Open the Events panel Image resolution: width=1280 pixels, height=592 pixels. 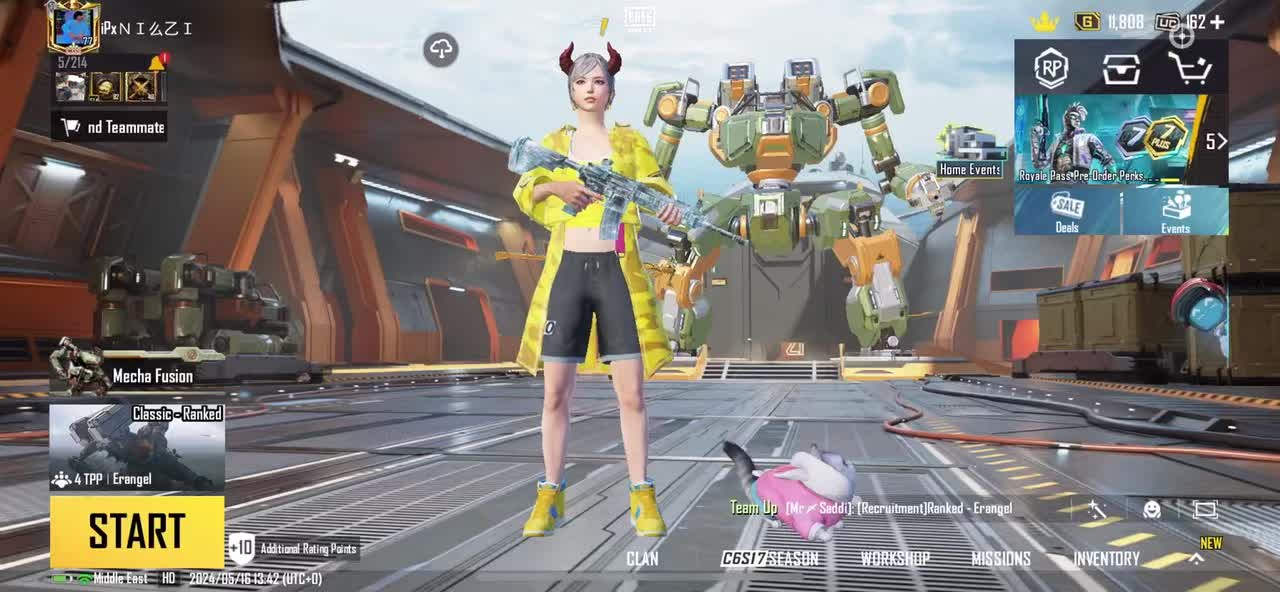click(x=1175, y=211)
